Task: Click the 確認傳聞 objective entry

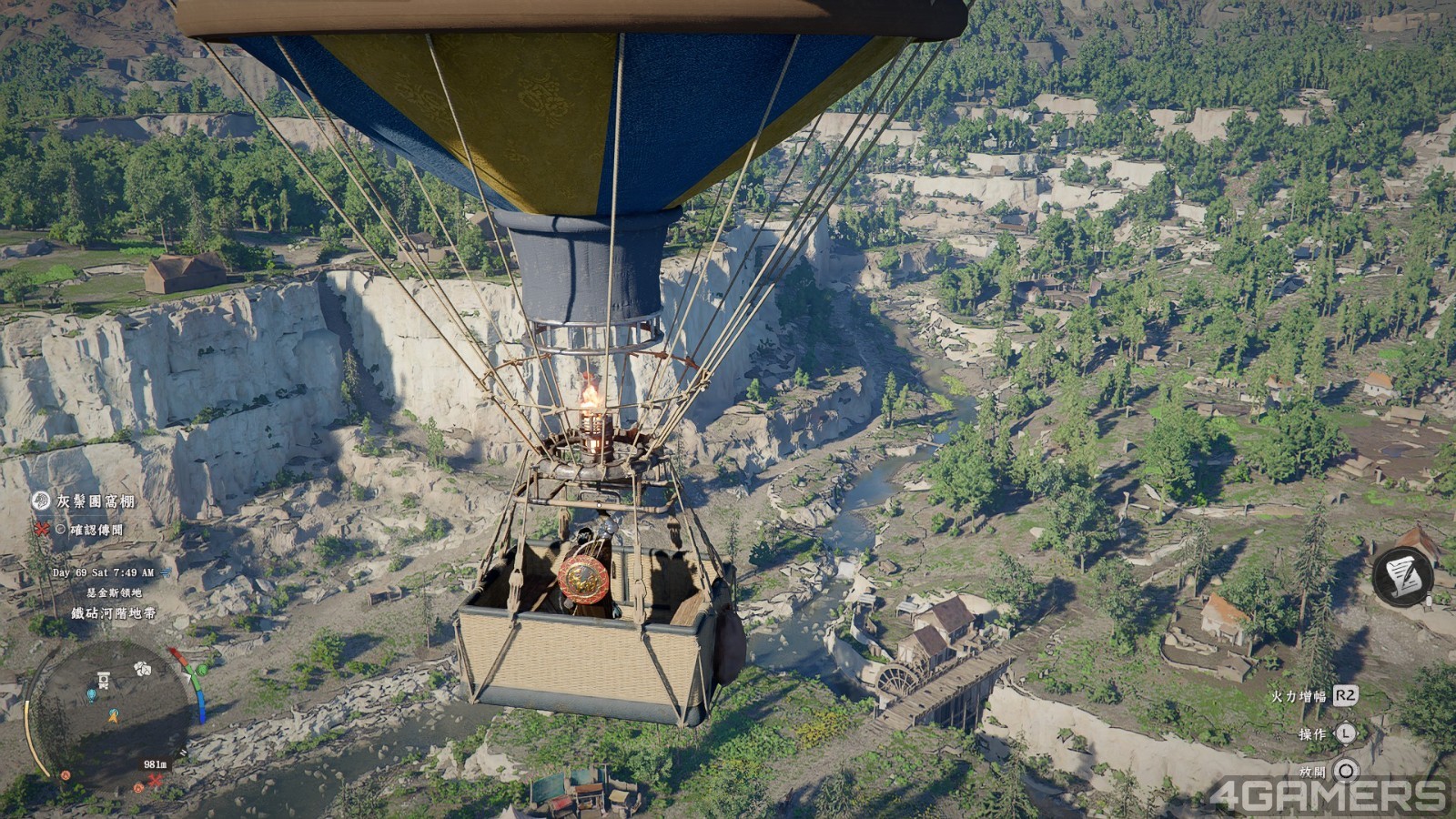Action: (x=95, y=530)
